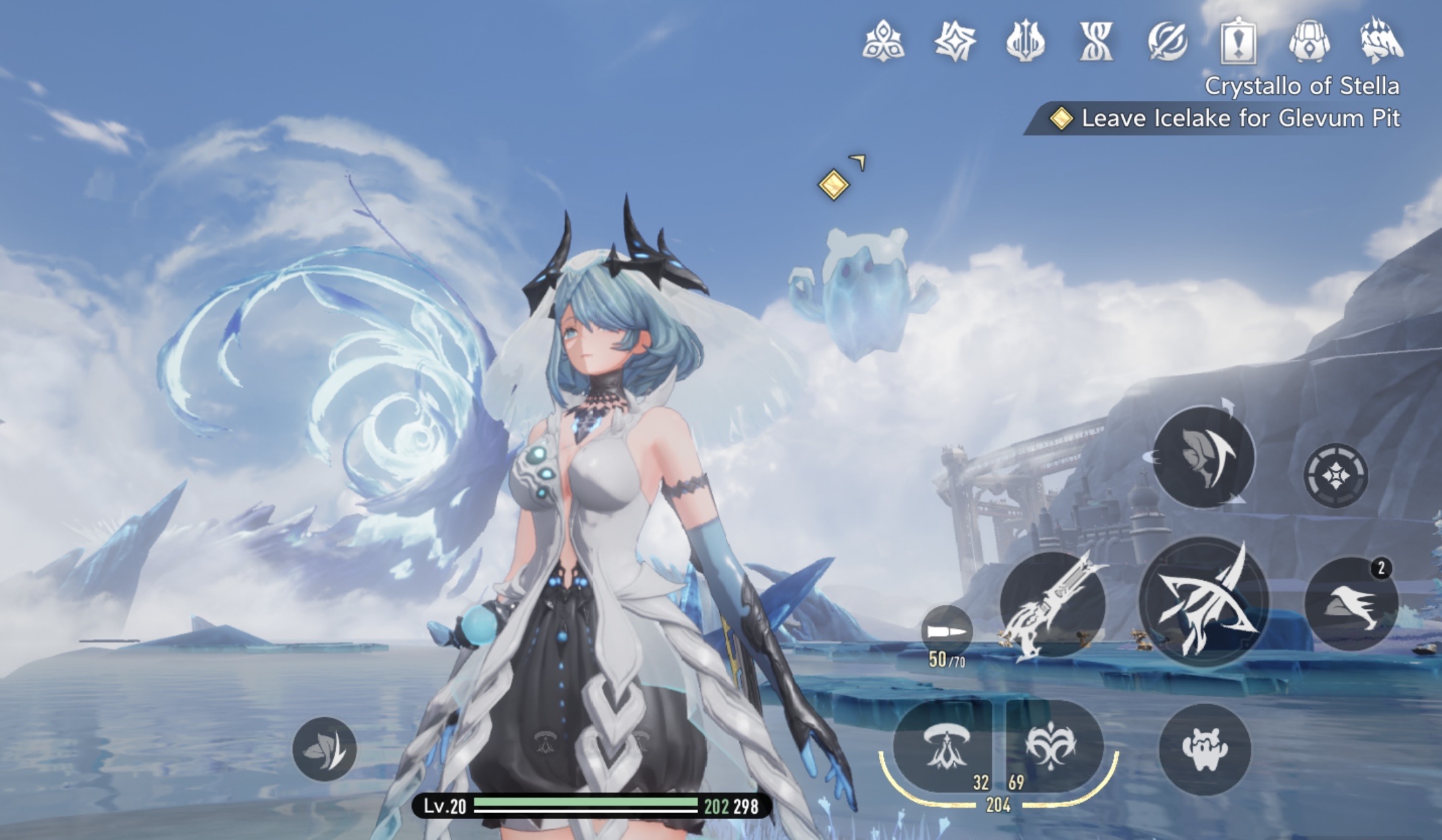
Task: Summon the ghost companion button
Action: click(x=1204, y=749)
